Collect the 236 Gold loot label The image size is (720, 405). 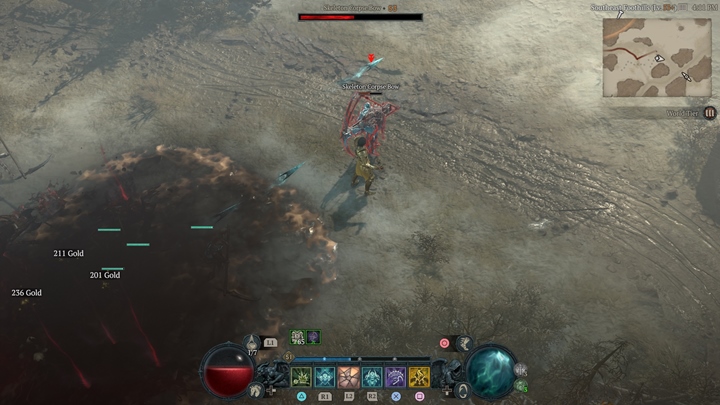[26, 293]
